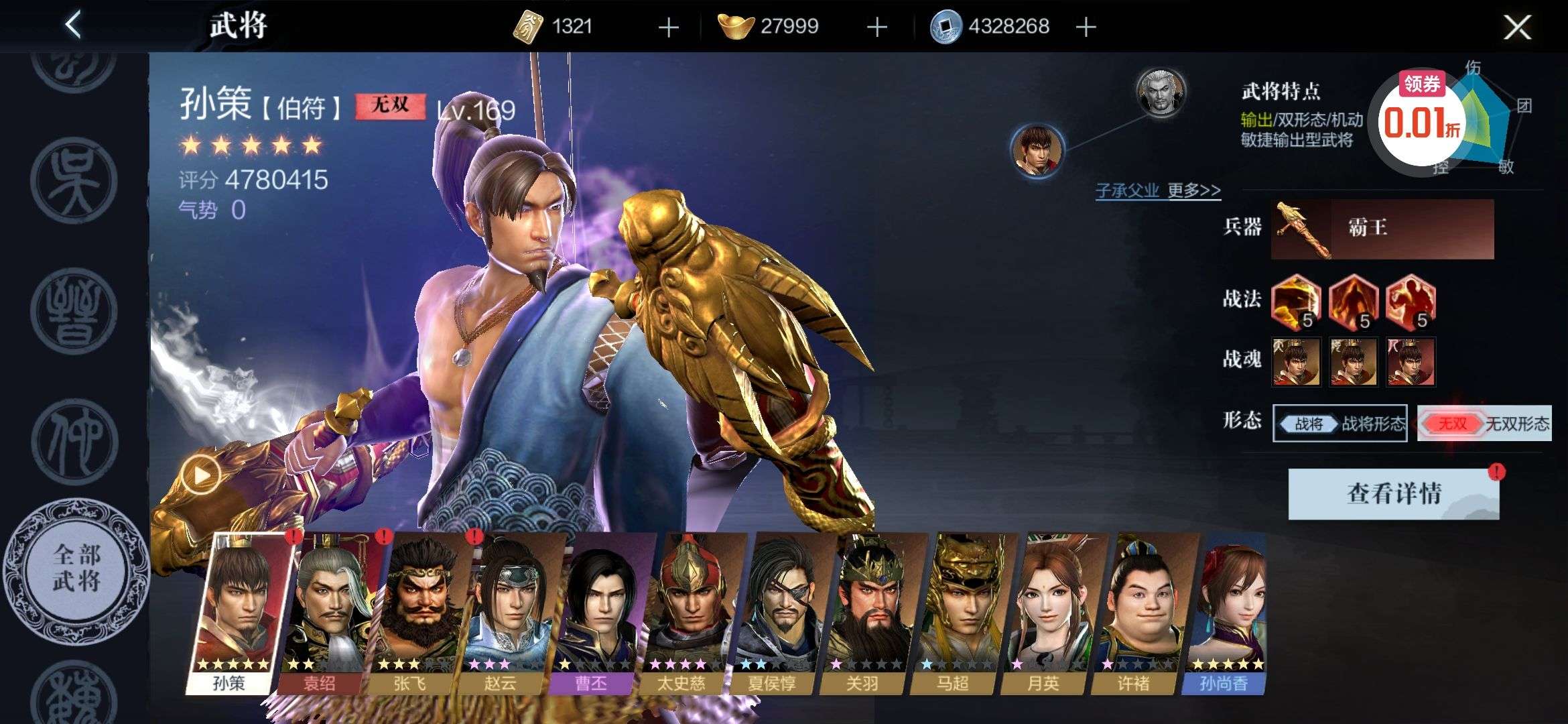
Task: Play the general showcase video
Action: coord(201,475)
